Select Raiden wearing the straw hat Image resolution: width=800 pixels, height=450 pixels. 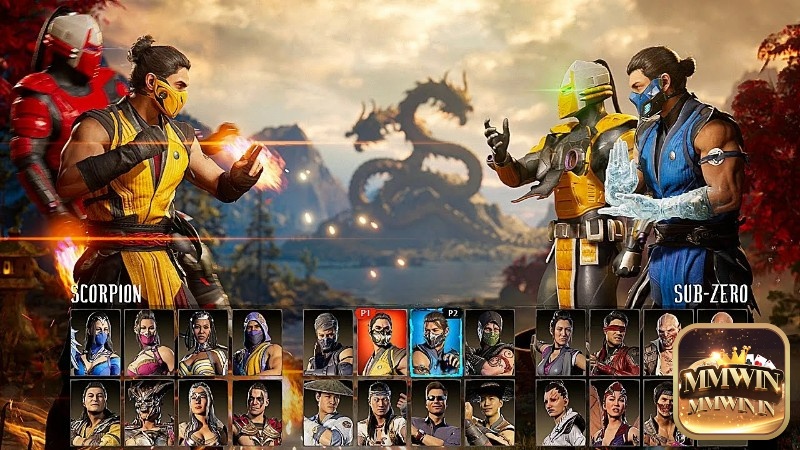click(328, 412)
